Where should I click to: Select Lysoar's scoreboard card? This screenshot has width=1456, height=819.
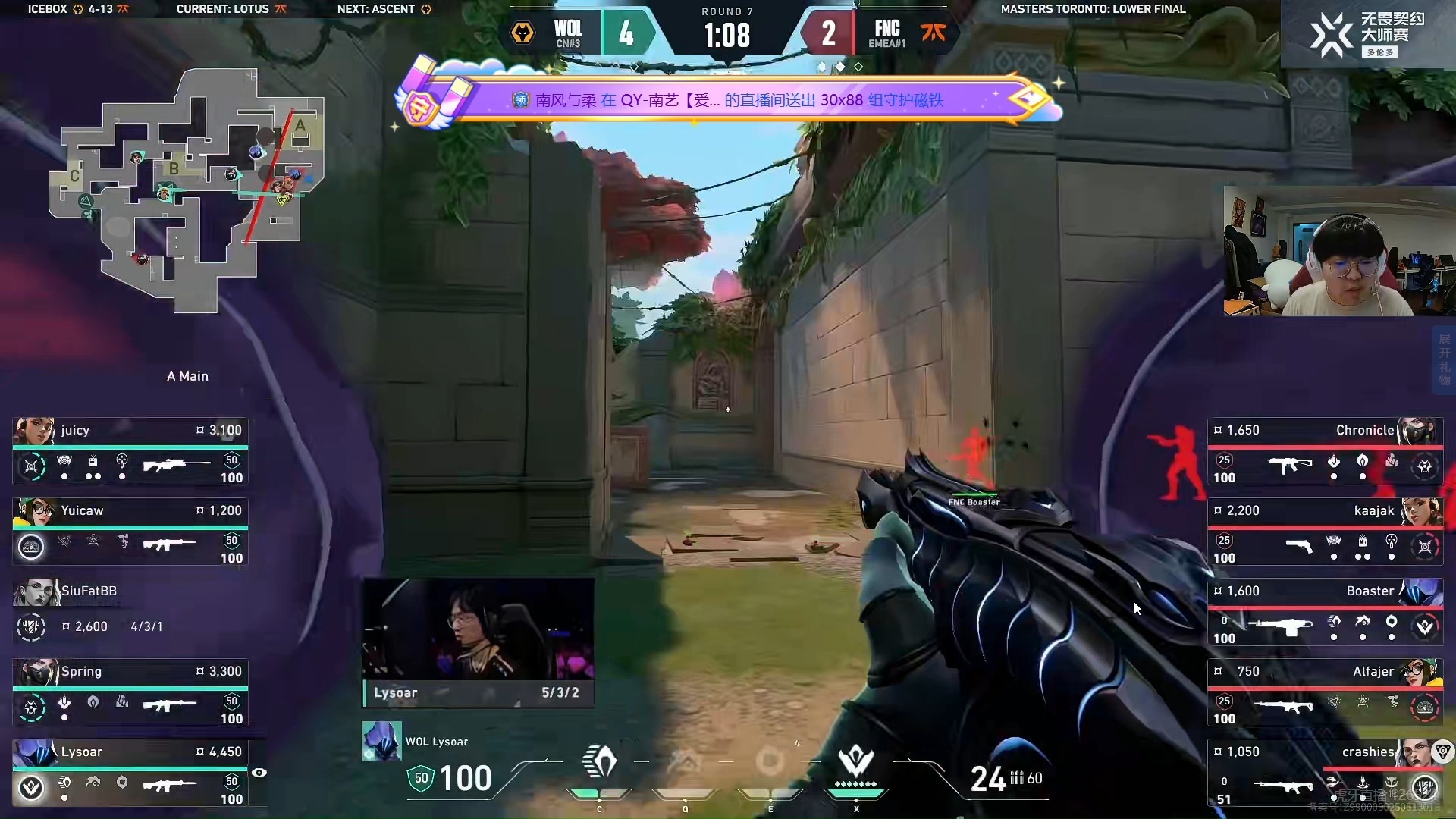(130, 773)
